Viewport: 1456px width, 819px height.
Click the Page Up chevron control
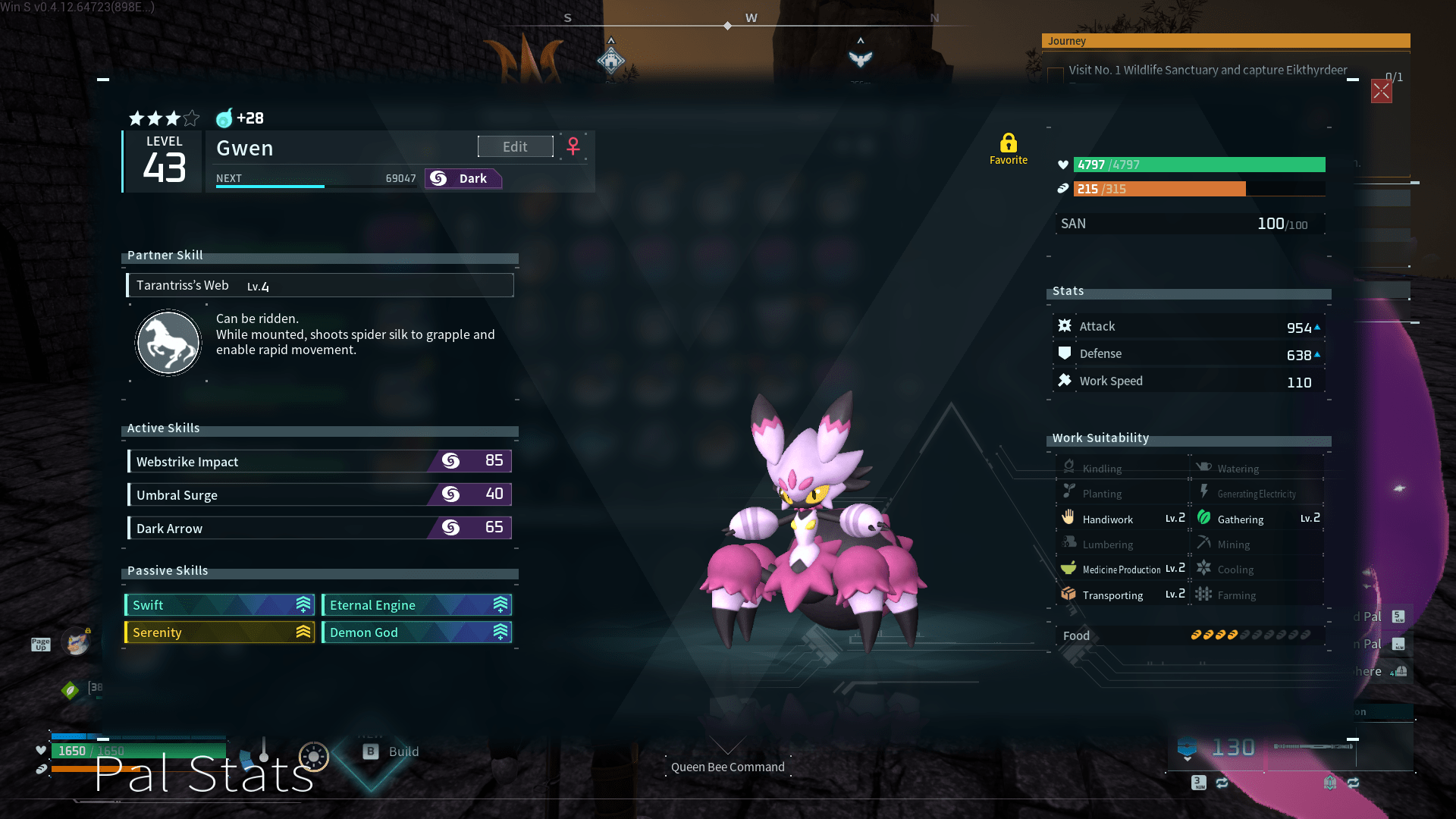pyautogui.click(x=40, y=643)
